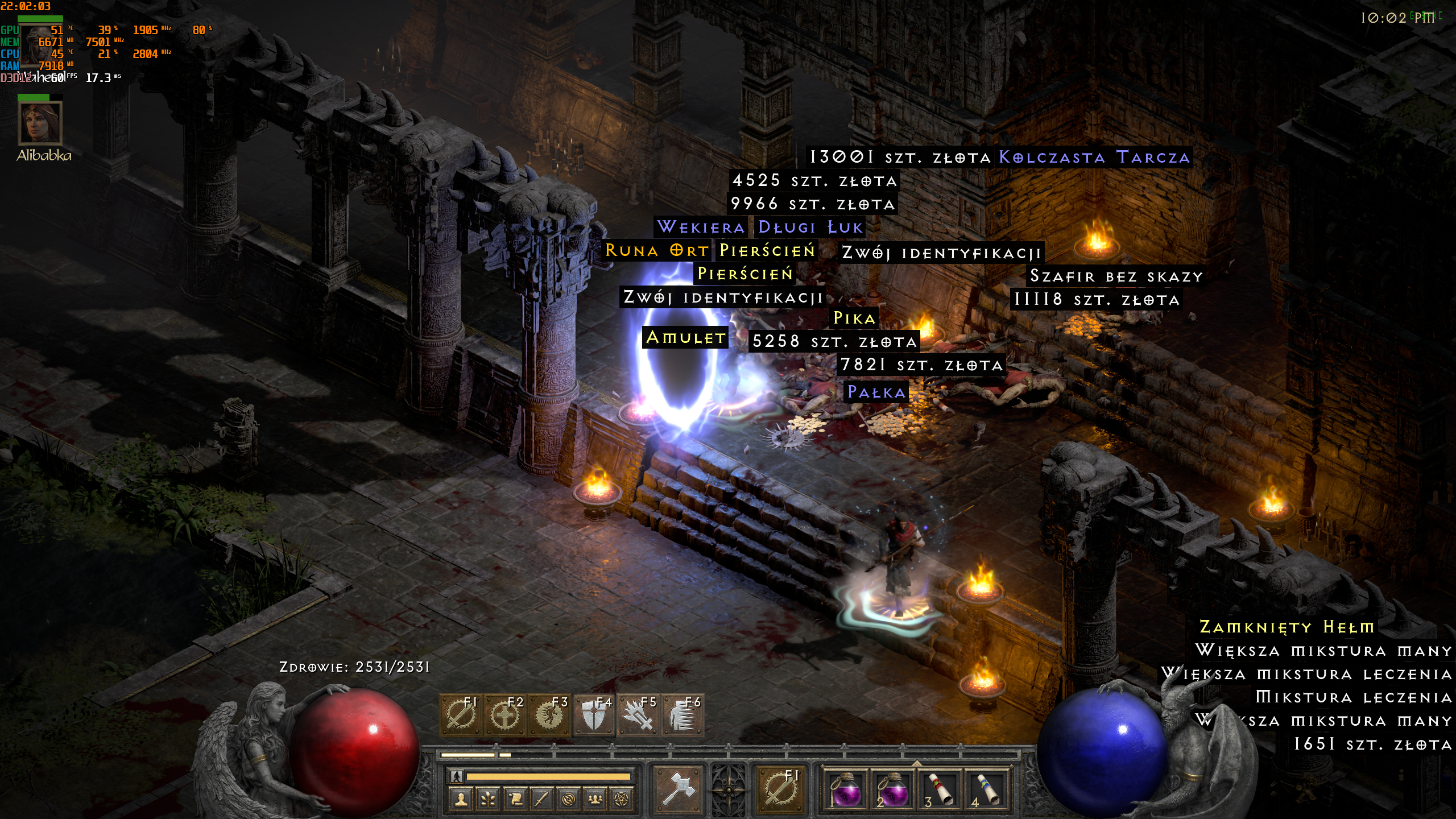Viewport: 1456px width, 819px height.
Task: Toggle the walk/run button
Action: (457, 776)
